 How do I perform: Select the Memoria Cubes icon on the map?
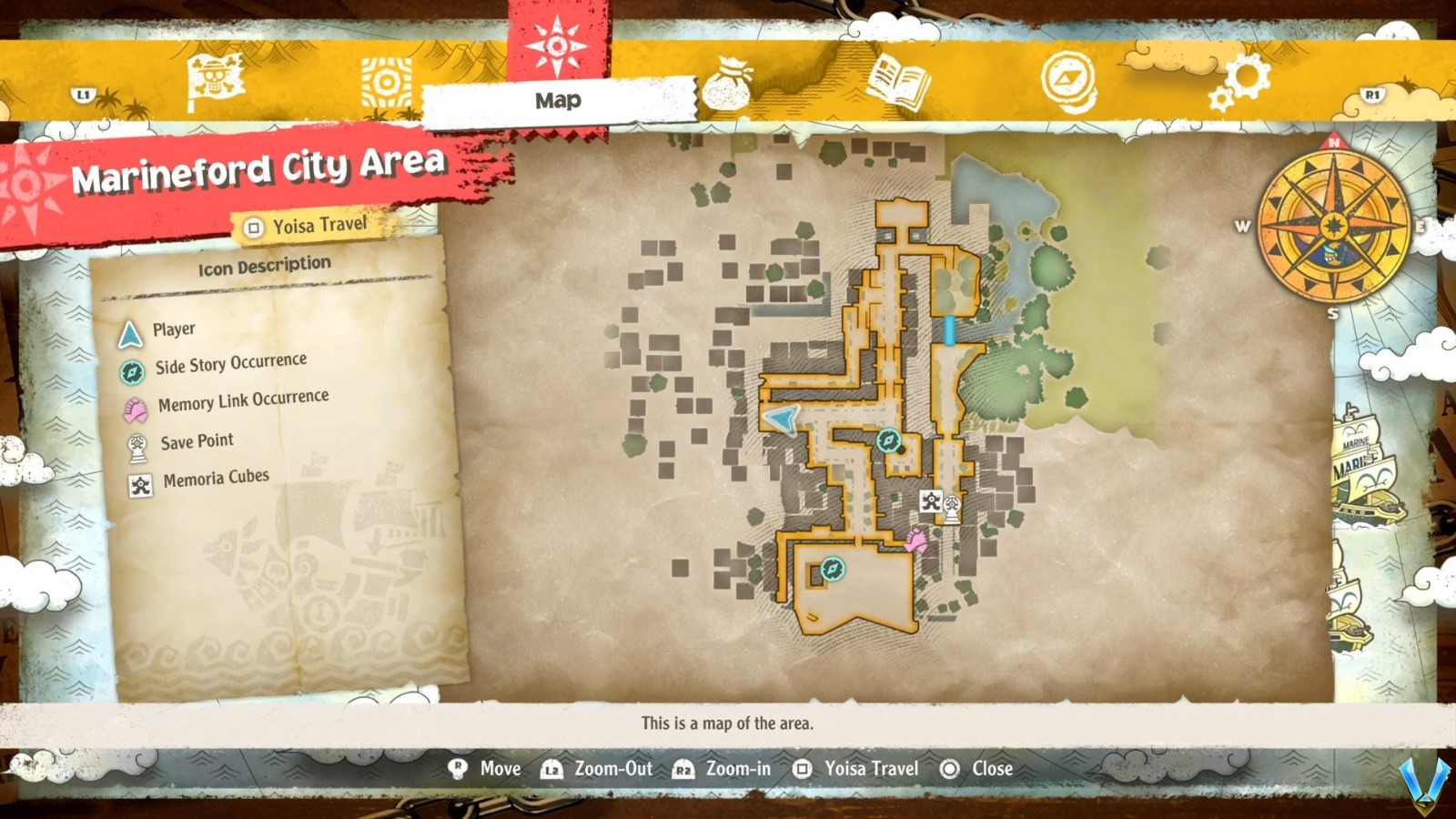click(930, 500)
